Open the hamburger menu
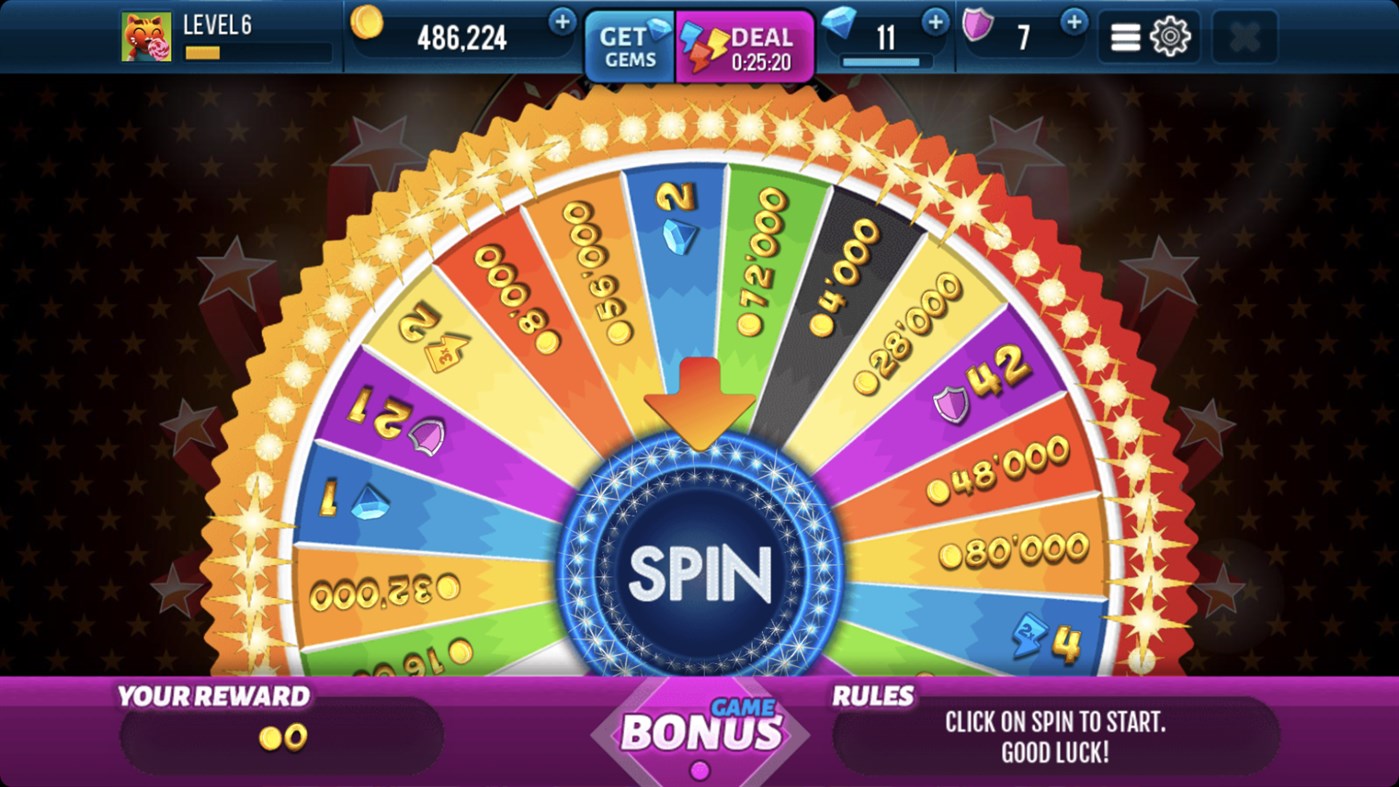Viewport: 1399px width, 787px height. [x=1124, y=35]
